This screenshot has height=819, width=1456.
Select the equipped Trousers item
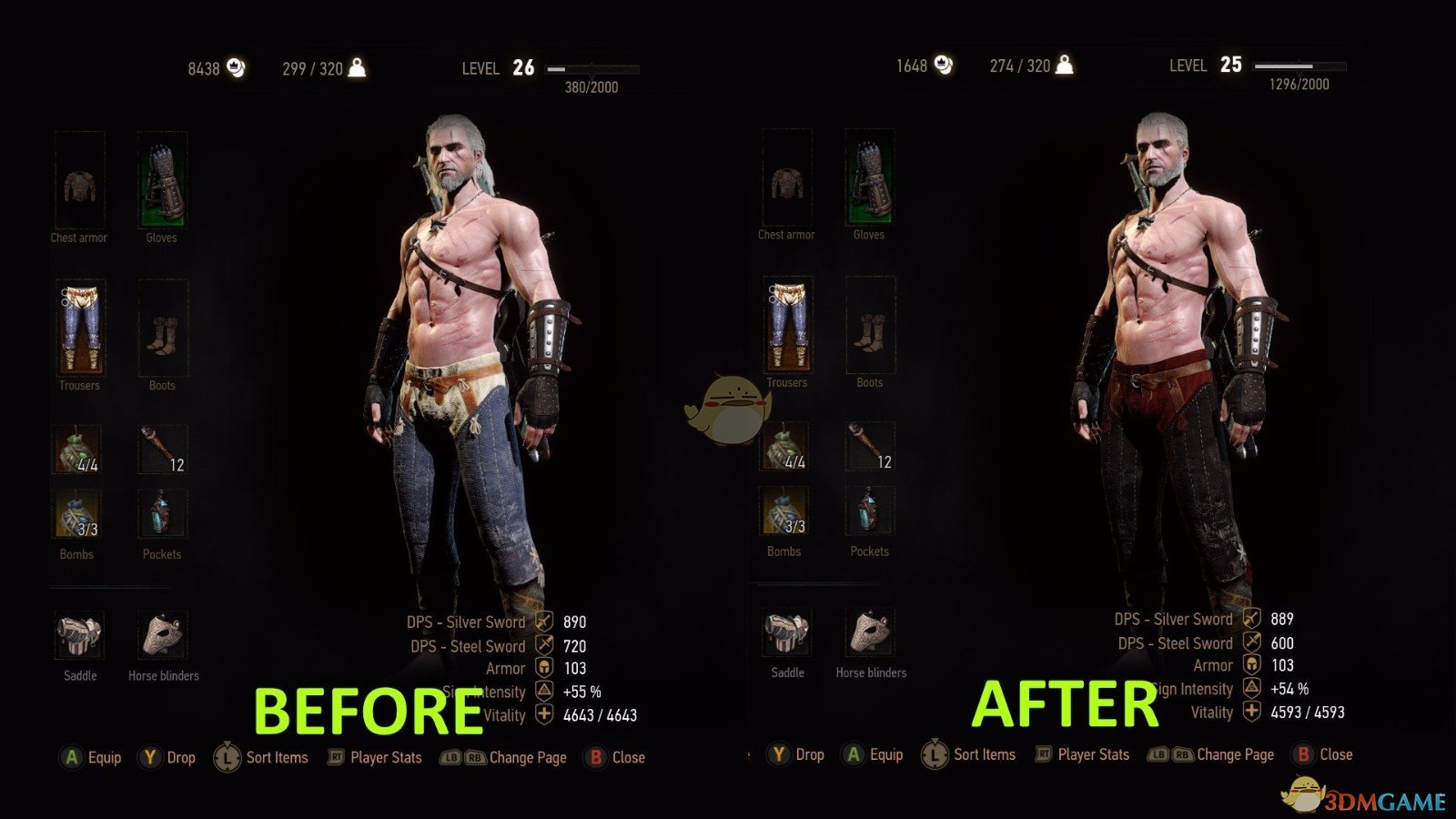80,328
